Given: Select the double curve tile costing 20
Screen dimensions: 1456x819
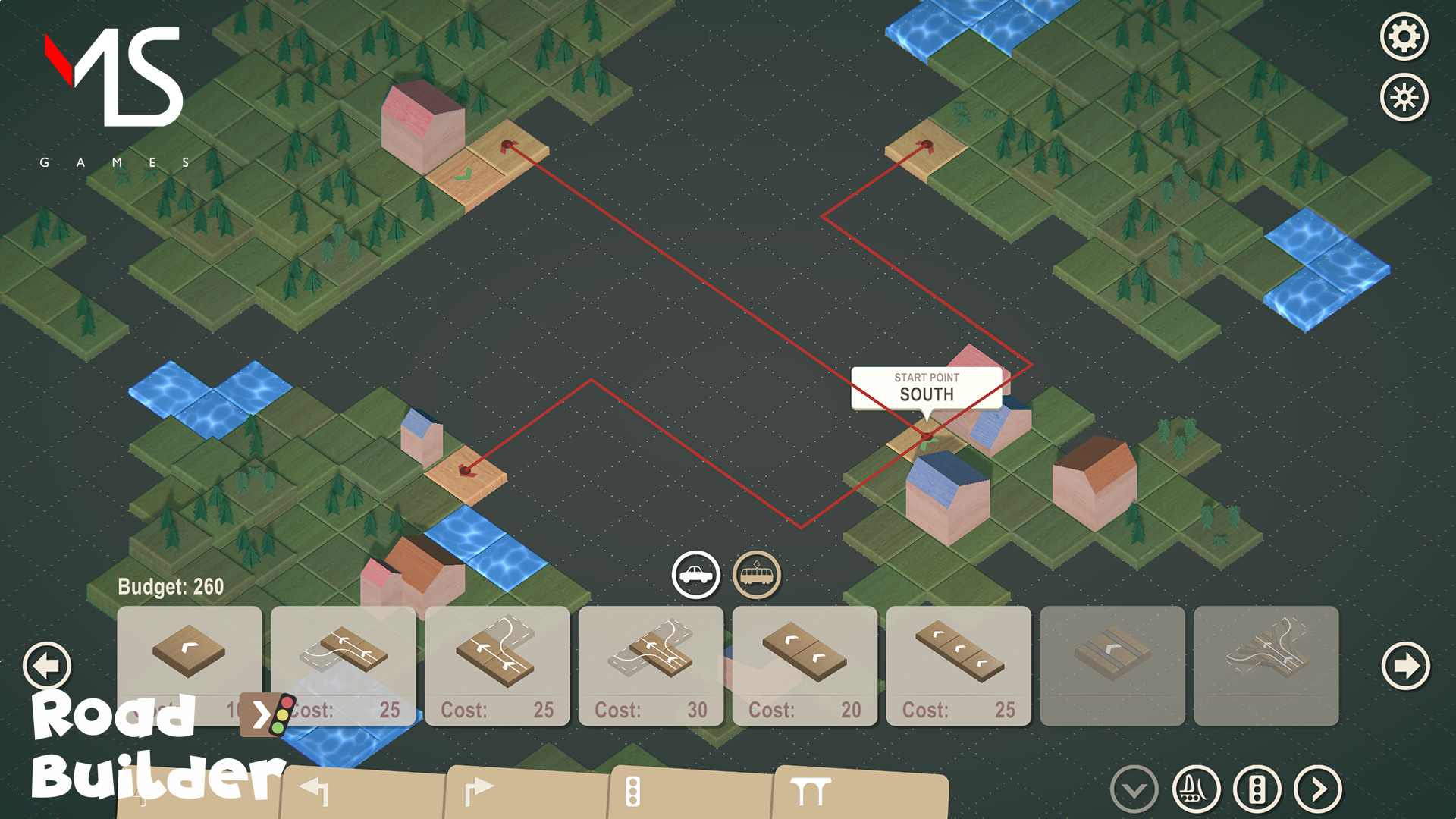Looking at the screenshot, I should pyautogui.click(x=804, y=656).
